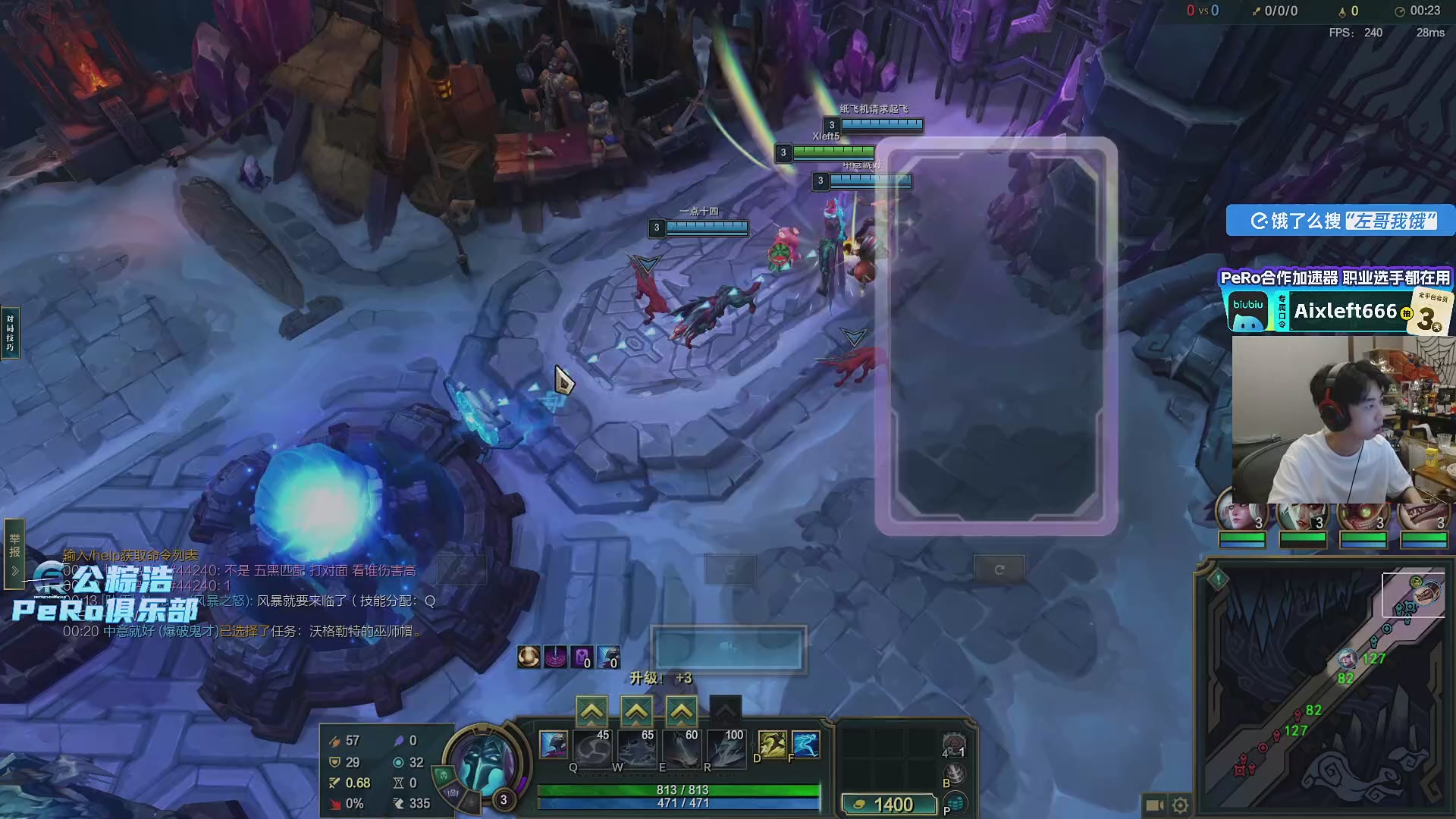Open minimap settings gear

pyautogui.click(x=1181, y=805)
